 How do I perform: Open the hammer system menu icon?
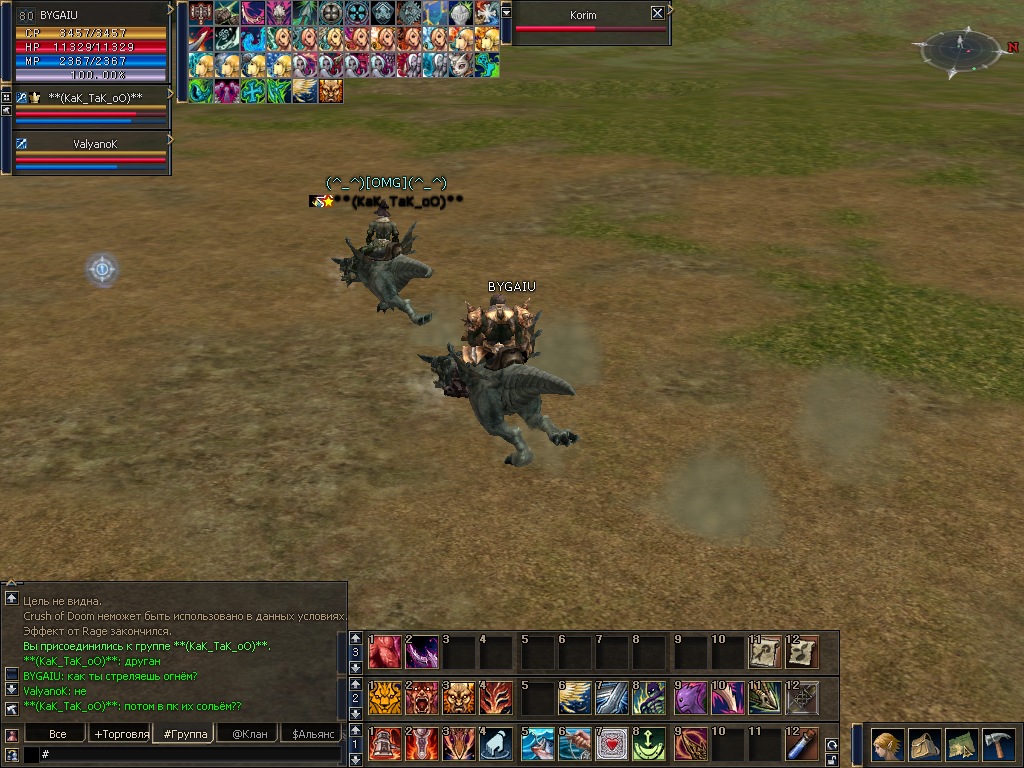997,746
